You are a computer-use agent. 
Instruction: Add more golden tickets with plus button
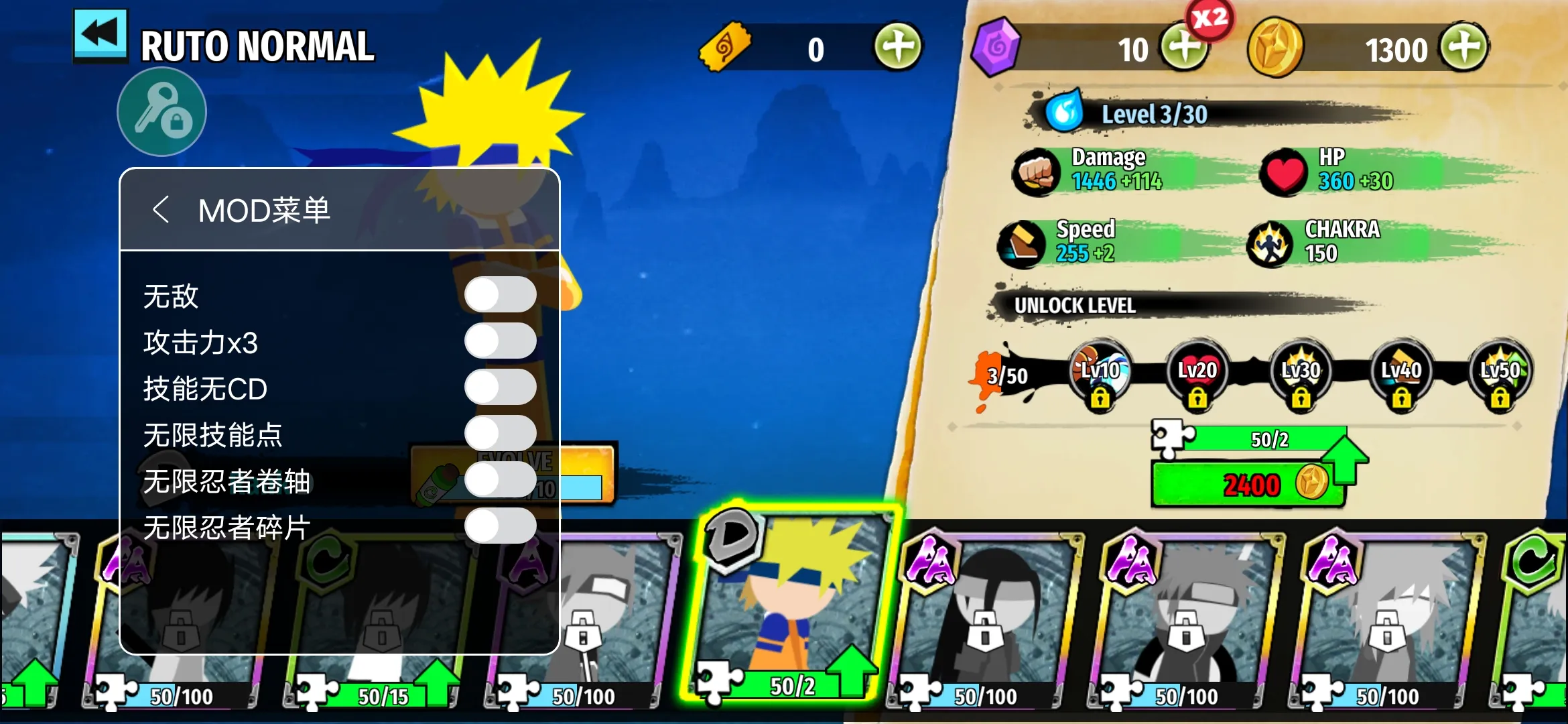898,47
